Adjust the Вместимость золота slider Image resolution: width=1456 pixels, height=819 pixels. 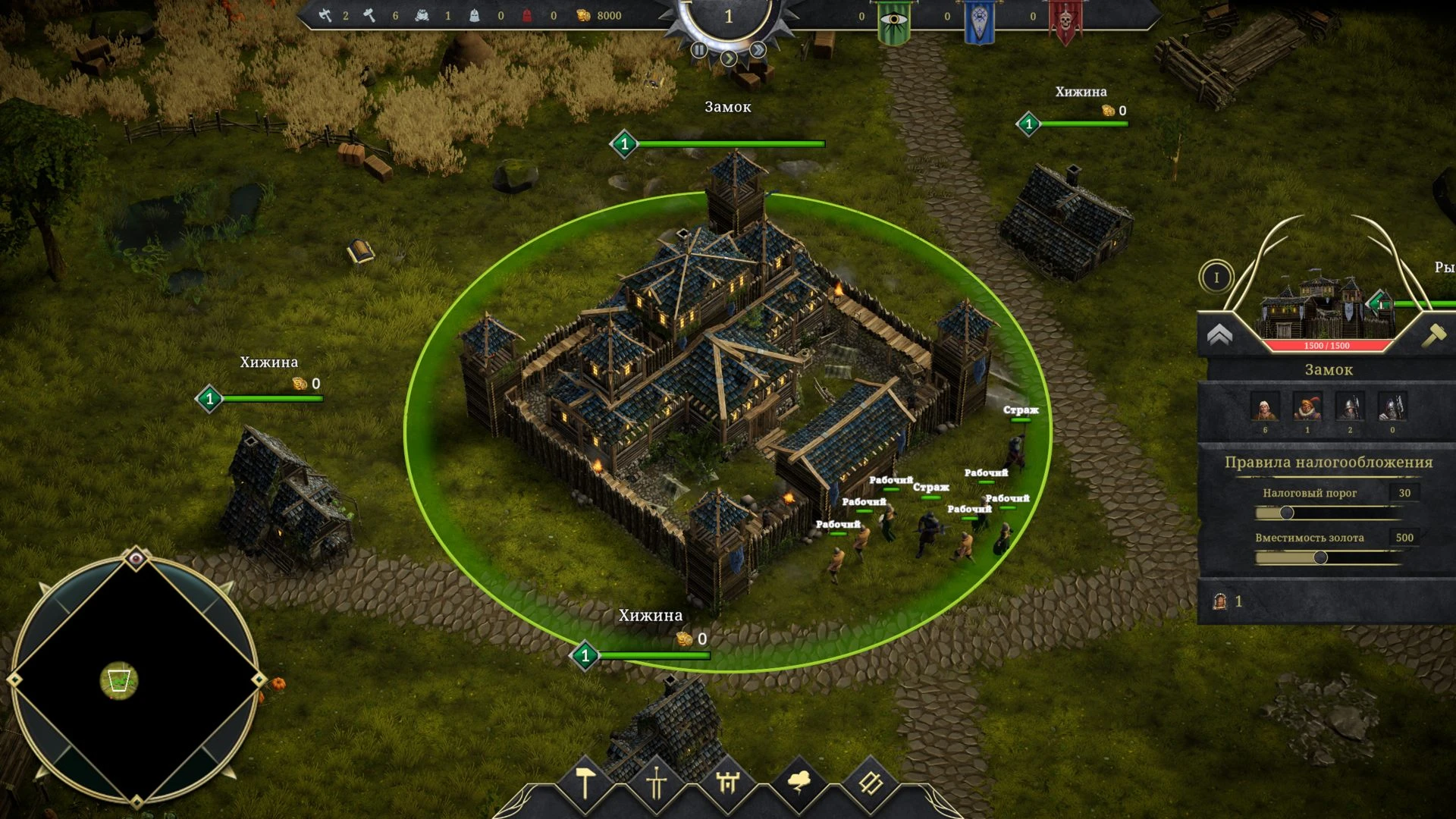pyautogui.click(x=1320, y=558)
